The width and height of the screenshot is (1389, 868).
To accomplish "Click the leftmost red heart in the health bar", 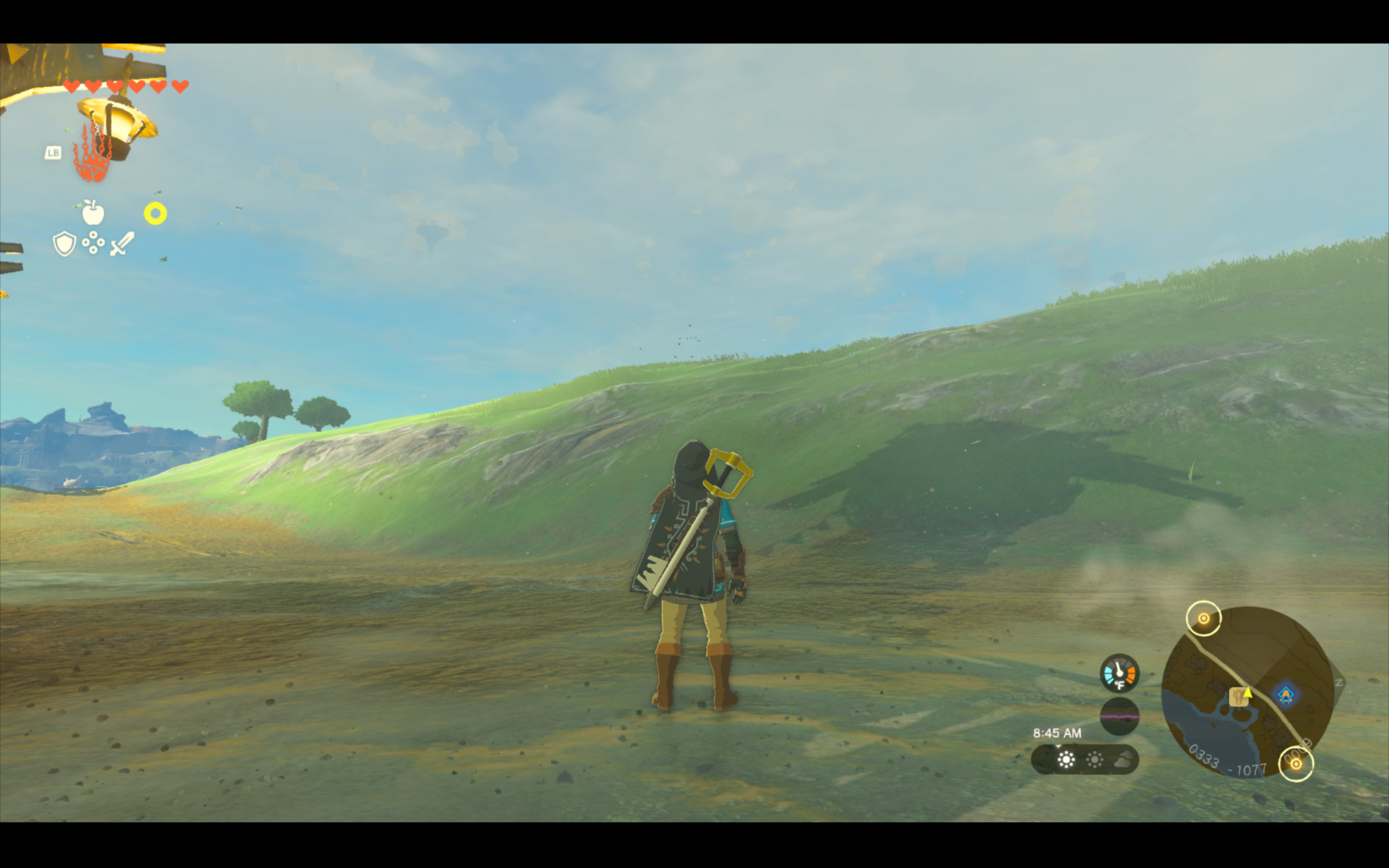I will click(x=71, y=85).
